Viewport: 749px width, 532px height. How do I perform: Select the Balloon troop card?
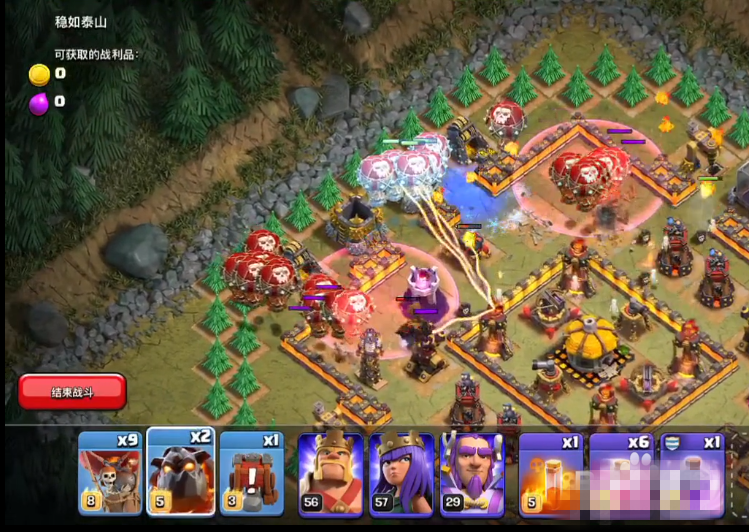tap(110, 472)
